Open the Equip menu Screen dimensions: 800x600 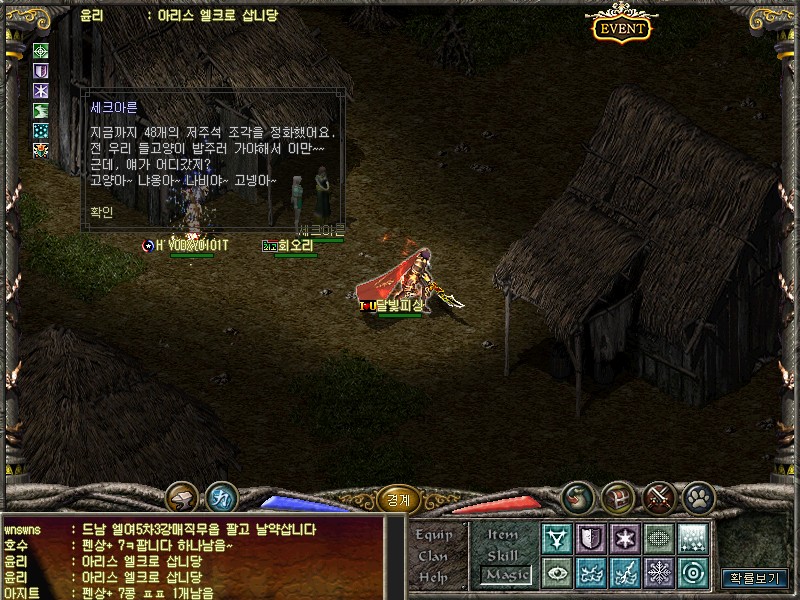pyautogui.click(x=434, y=535)
